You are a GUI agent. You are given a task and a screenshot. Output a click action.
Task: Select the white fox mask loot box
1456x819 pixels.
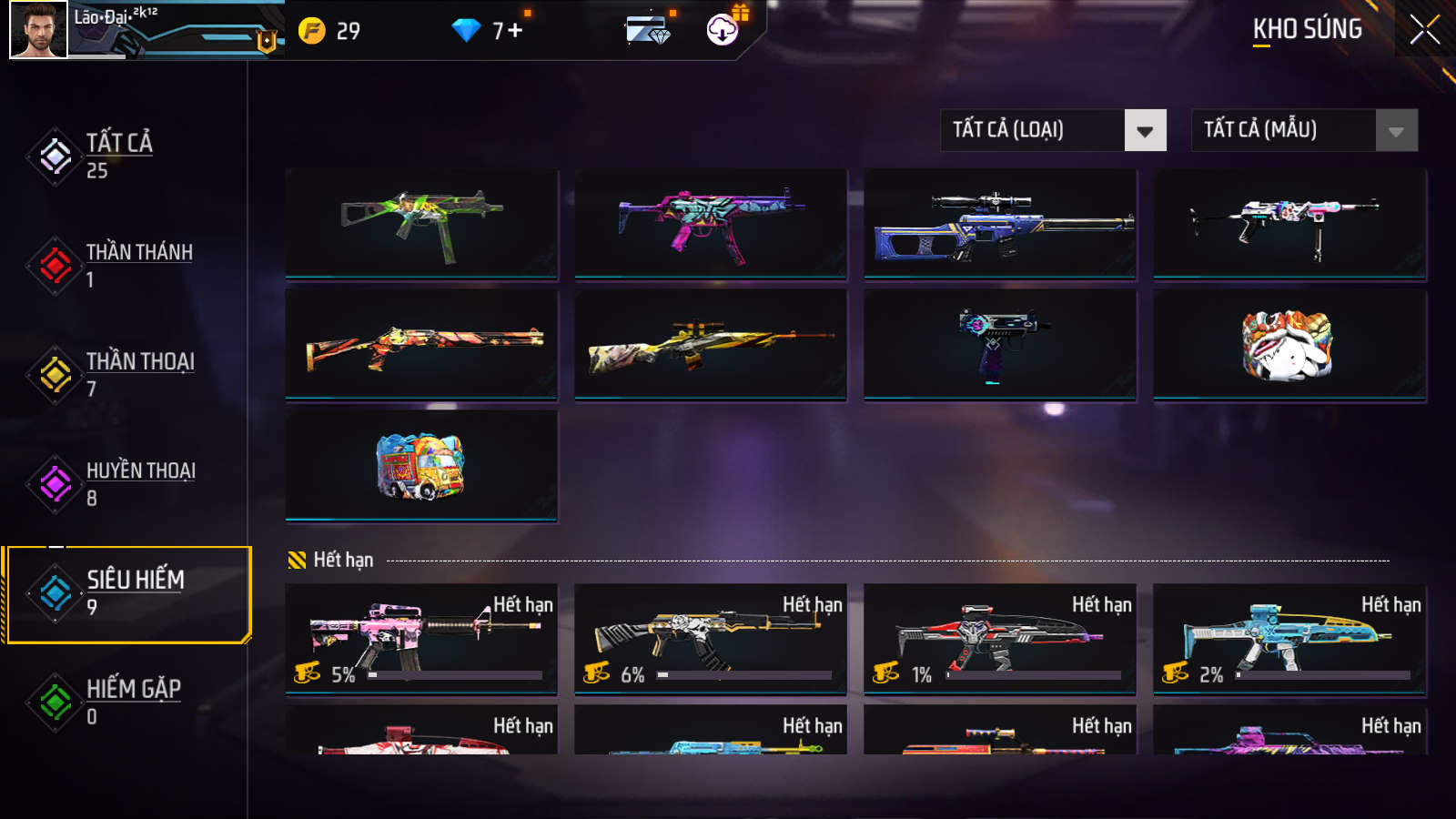tap(1289, 345)
